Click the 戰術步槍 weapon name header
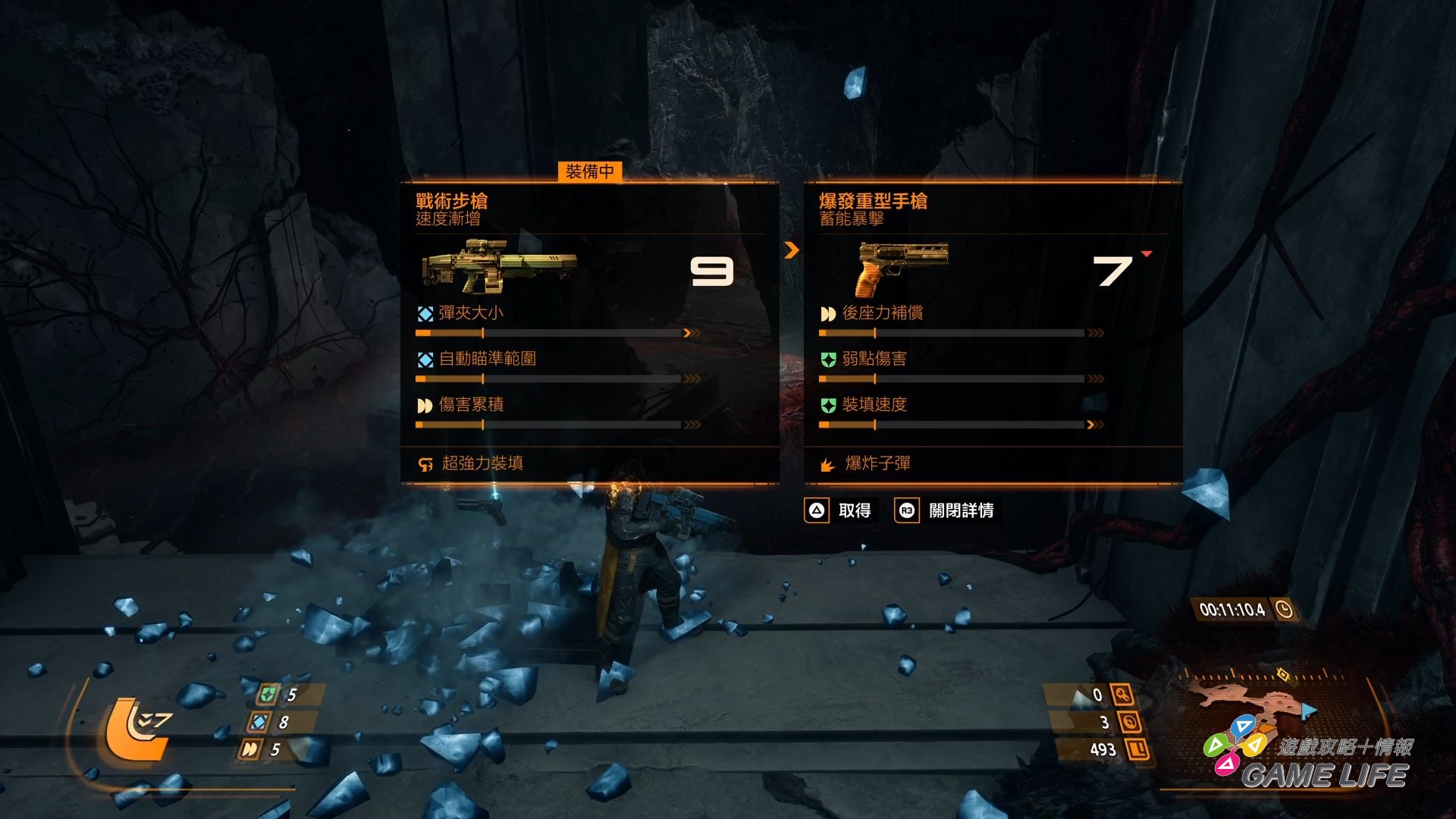This screenshot has width=1456, height=819. pos(453,201)
